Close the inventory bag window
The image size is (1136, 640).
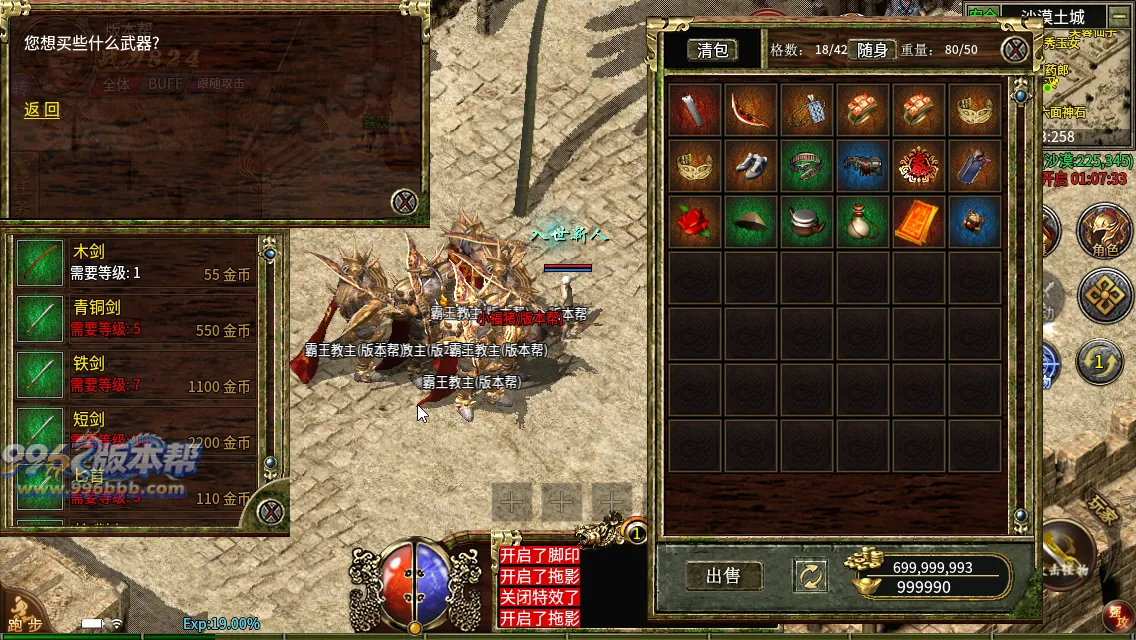click(1015, 50)
